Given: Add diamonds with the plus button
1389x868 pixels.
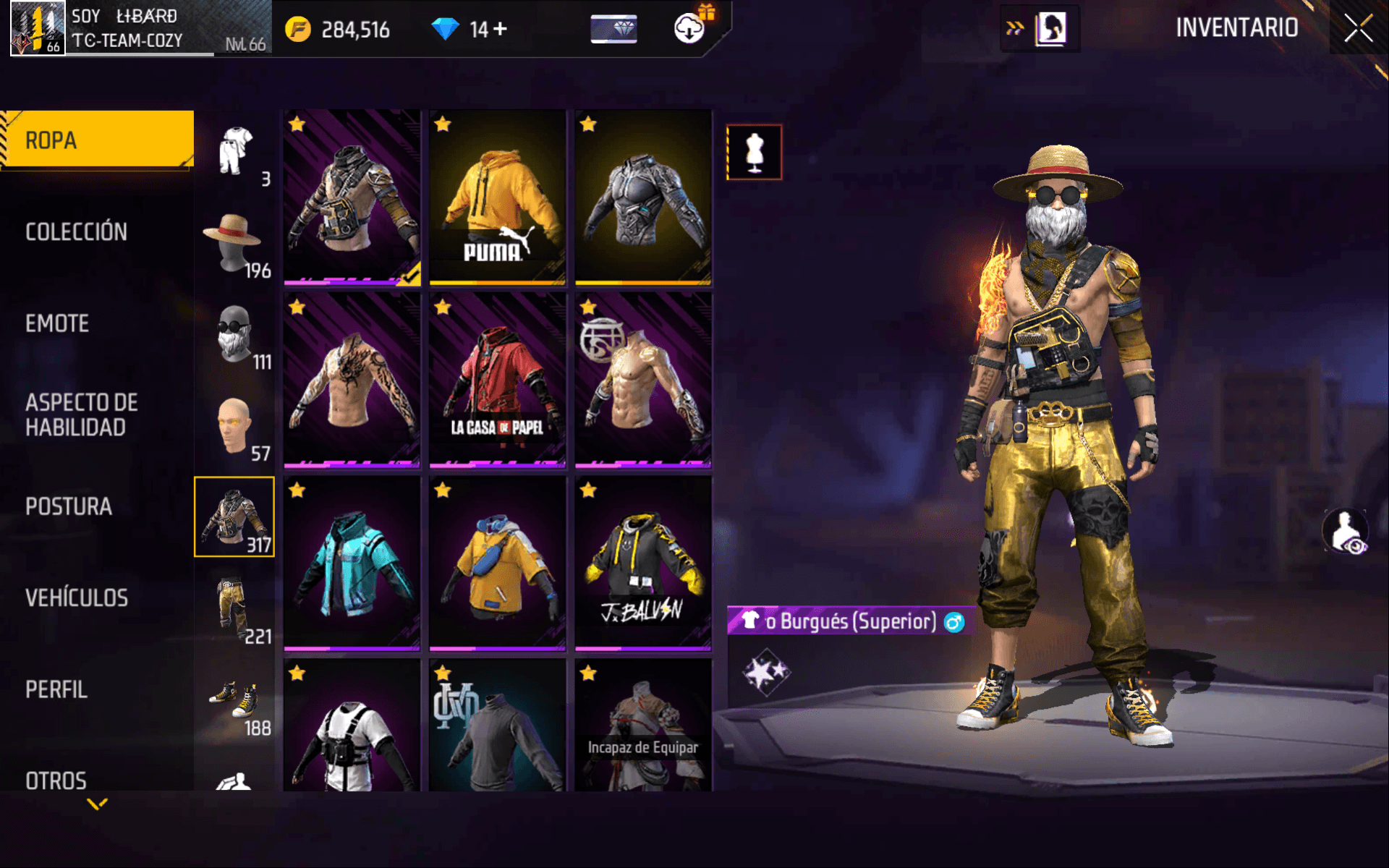Looking at the screenshot, I should 500,29.
